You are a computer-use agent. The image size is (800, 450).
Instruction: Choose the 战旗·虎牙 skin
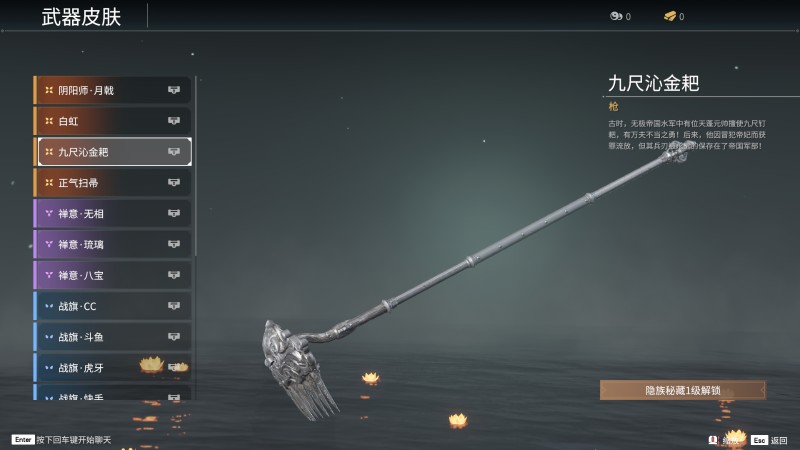[x=112, y=367]
